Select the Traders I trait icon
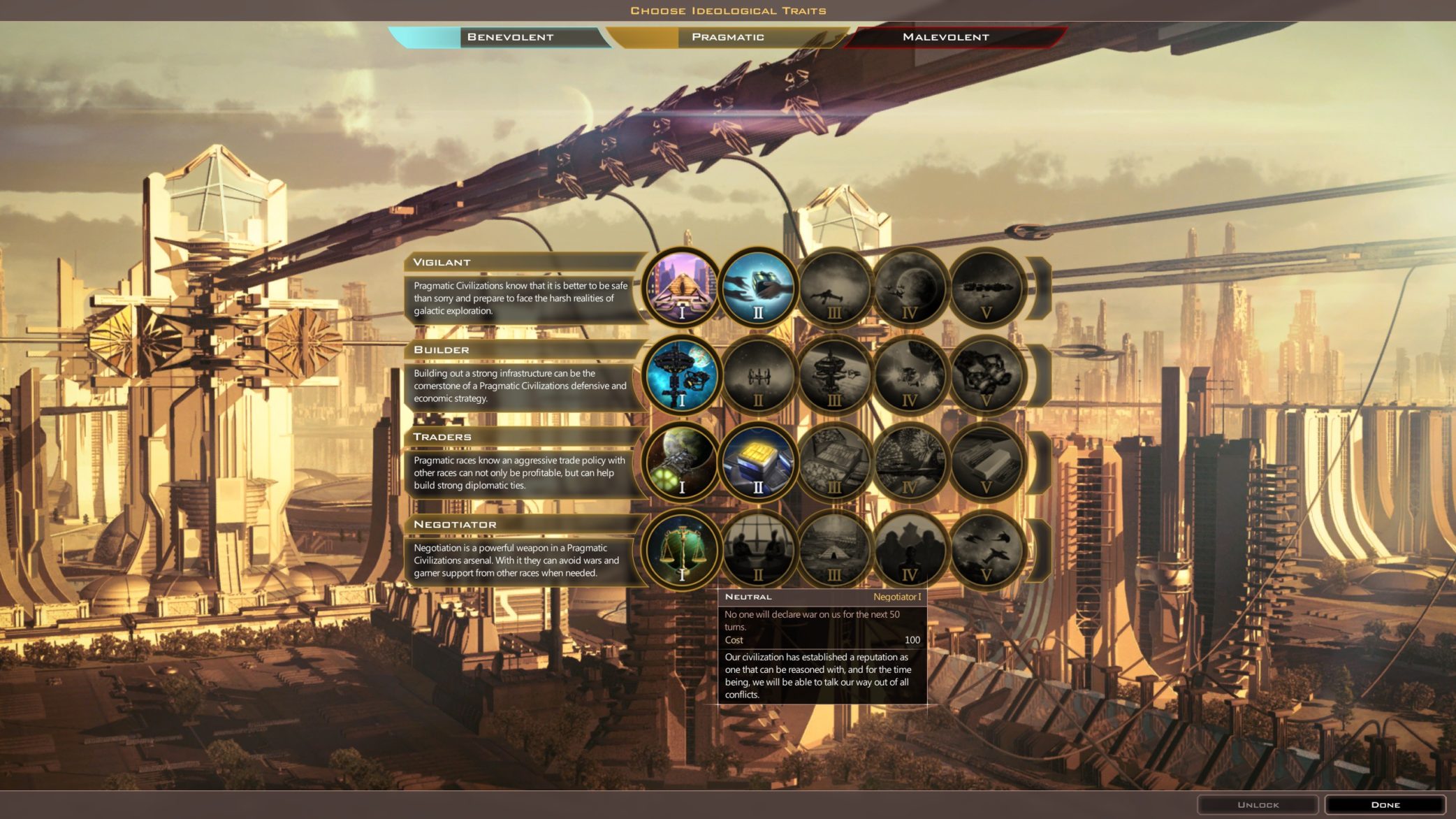Image resolution: width=1456 pixels, height=819 pixels. 682,462
